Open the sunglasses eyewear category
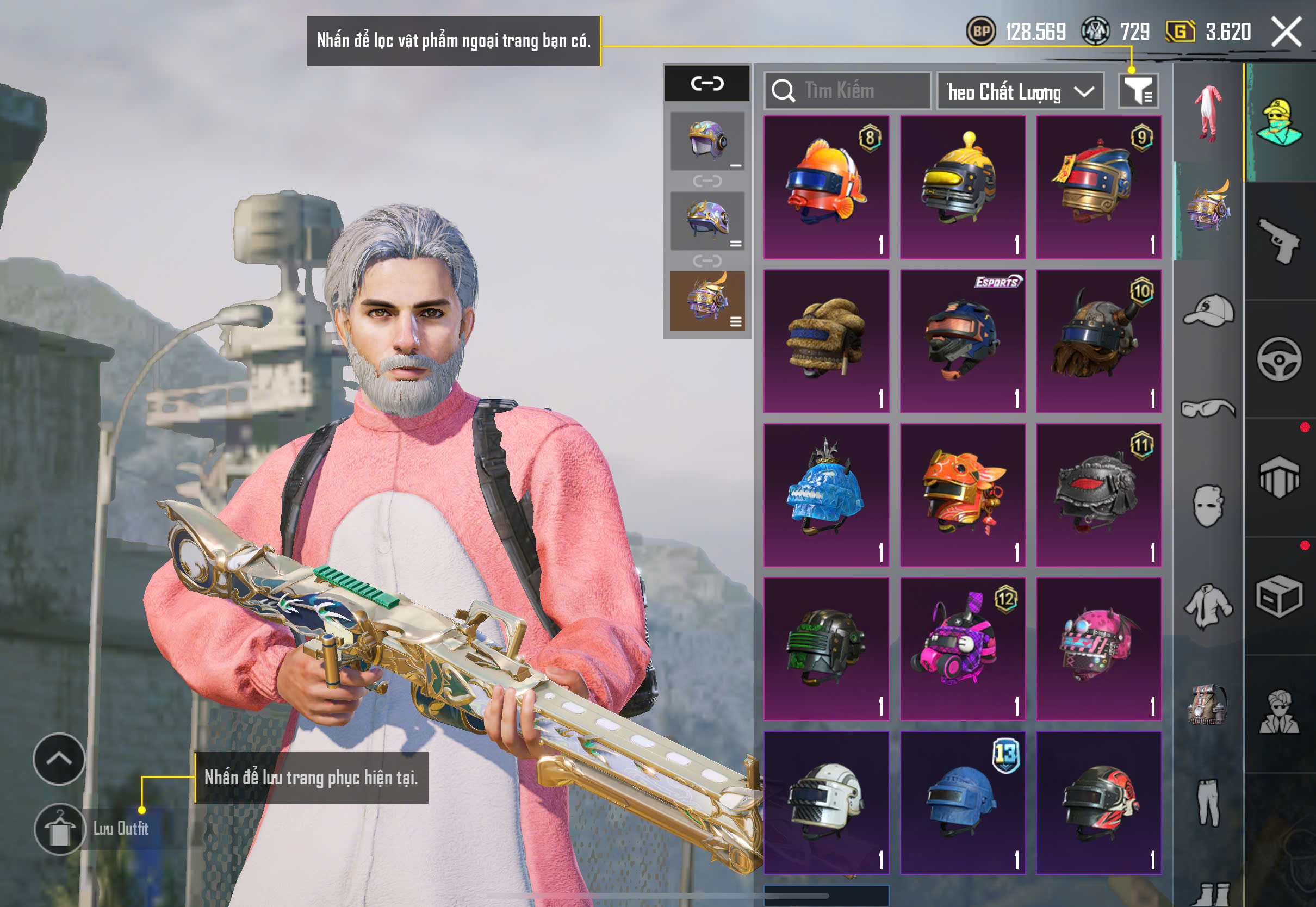The image size is (1316, 907). click(1209, 408)
